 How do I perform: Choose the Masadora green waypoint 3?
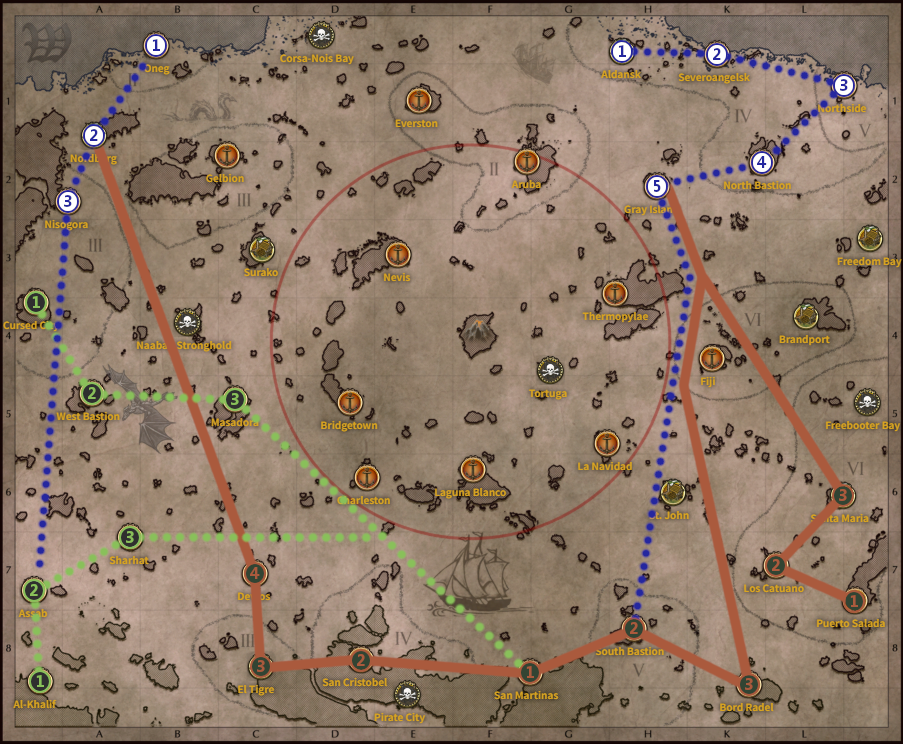[234, 400]
